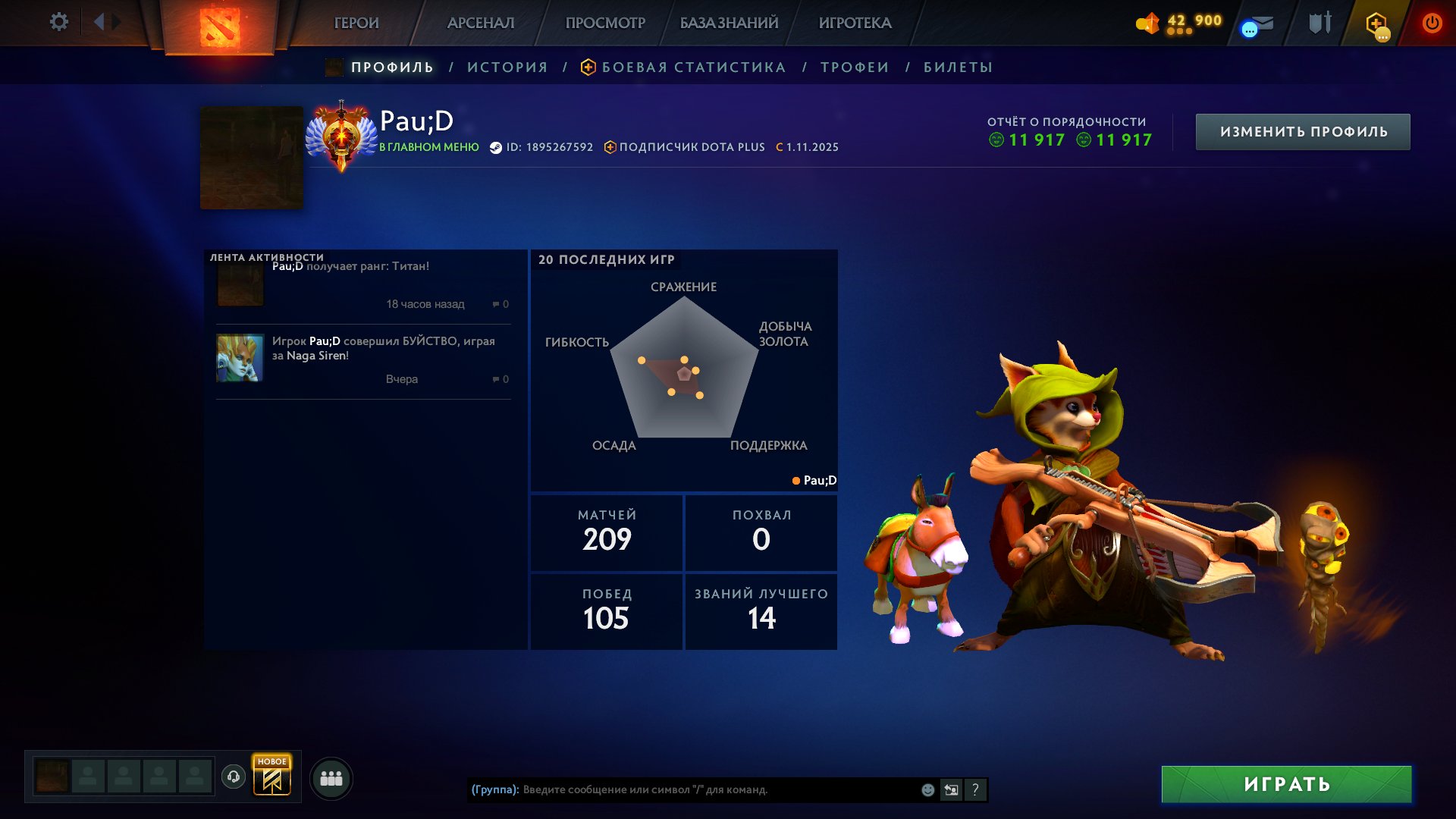Open the settings gear icon
The width and height of the screenshot is (1456, 819).
tap(58, 22)
